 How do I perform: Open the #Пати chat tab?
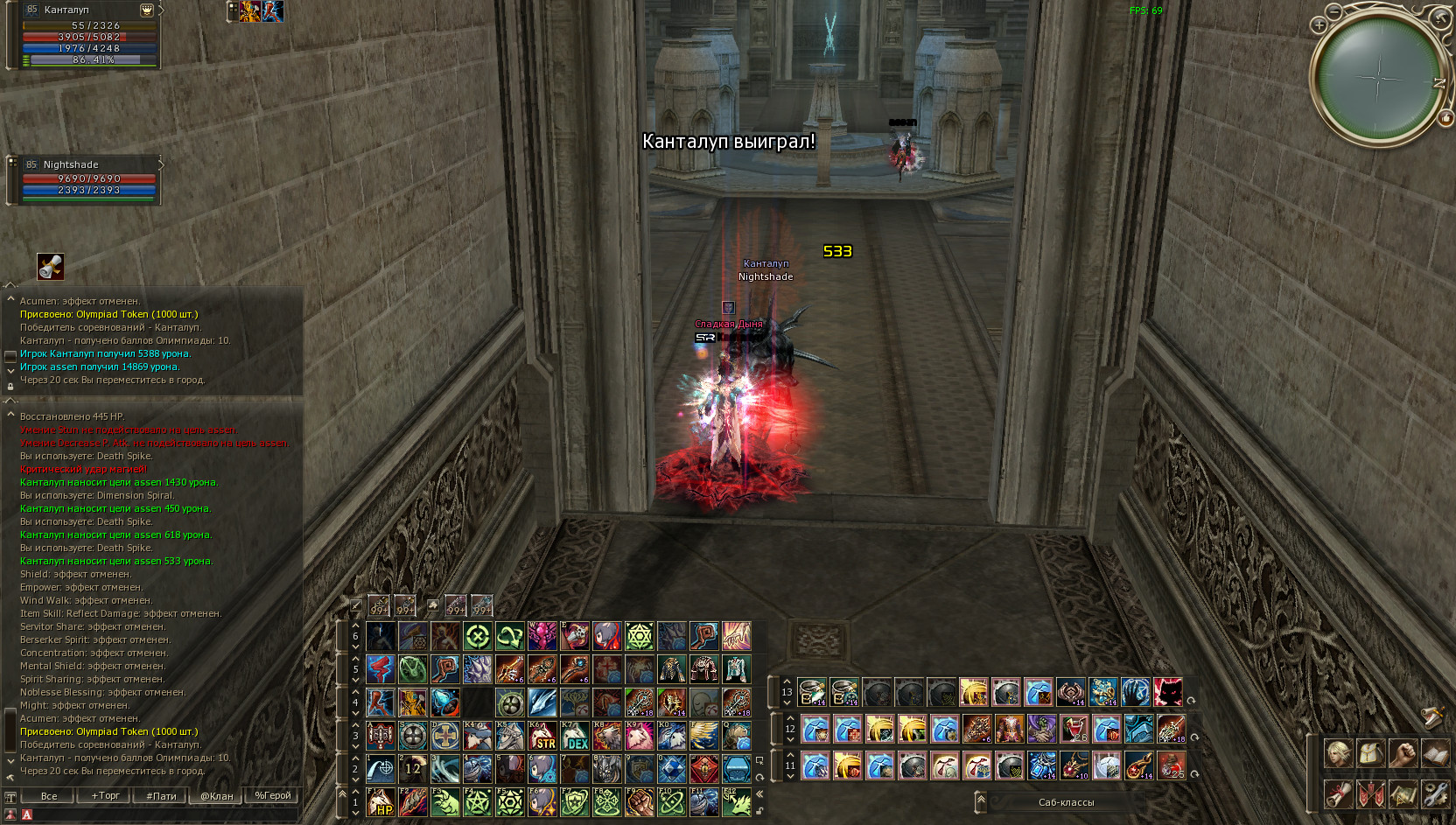click(161, 795)
